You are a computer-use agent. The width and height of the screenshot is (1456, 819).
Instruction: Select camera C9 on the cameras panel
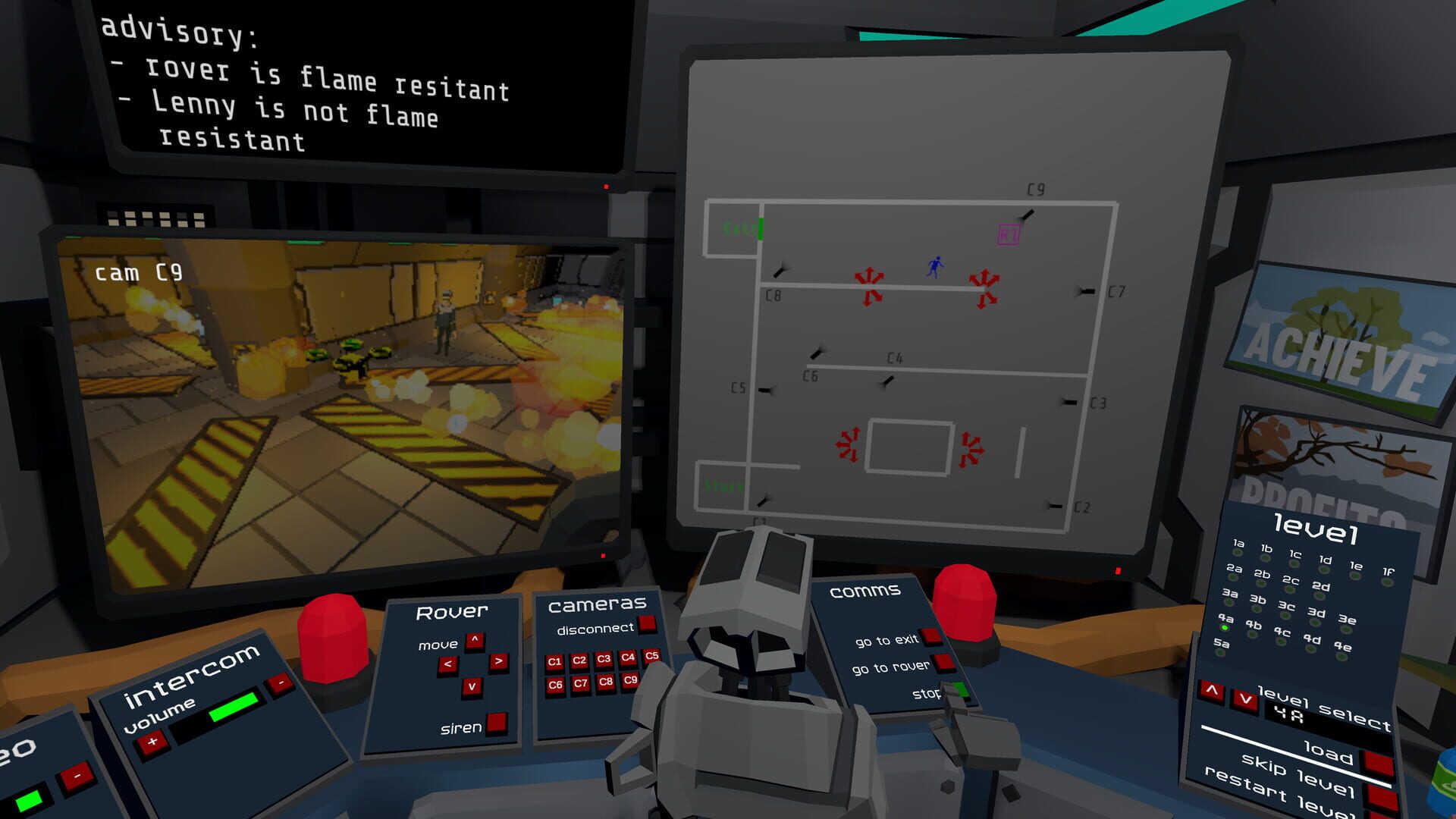coord(629,681)
